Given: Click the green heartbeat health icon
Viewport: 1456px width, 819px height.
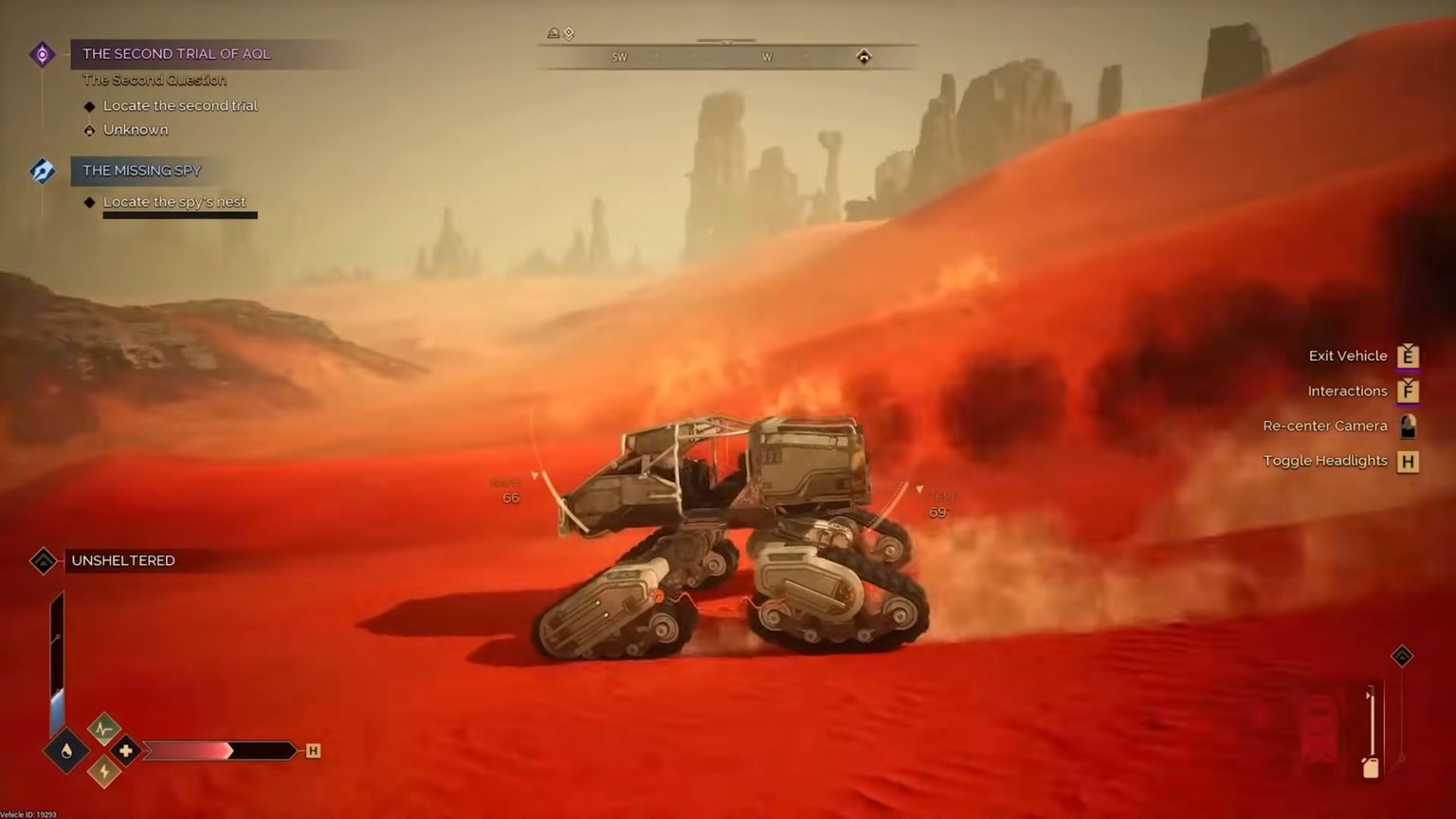Looking at the screenshot, I should 103,729.
